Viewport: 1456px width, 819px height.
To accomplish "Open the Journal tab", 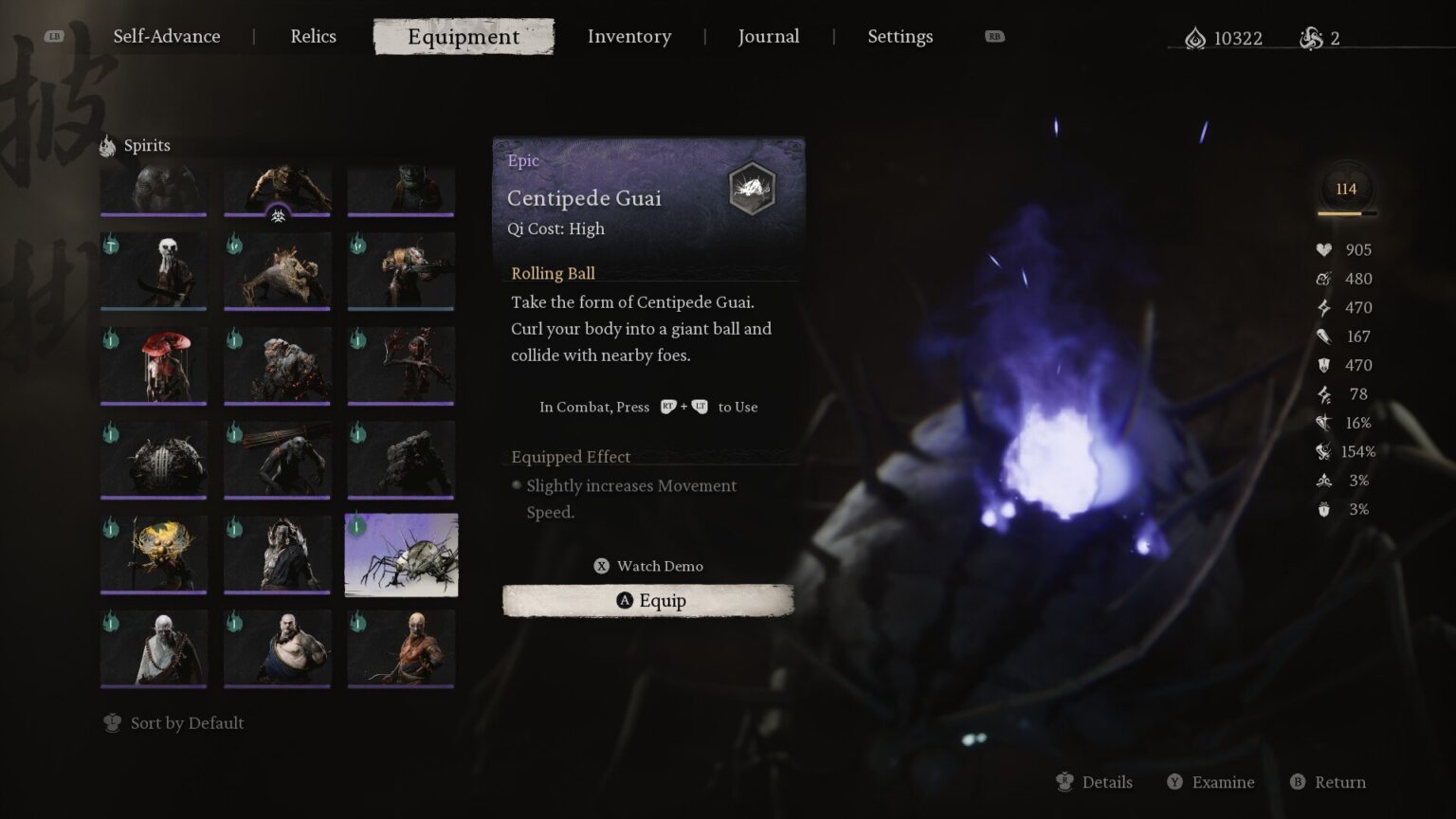I will click(x=768, y=37).
